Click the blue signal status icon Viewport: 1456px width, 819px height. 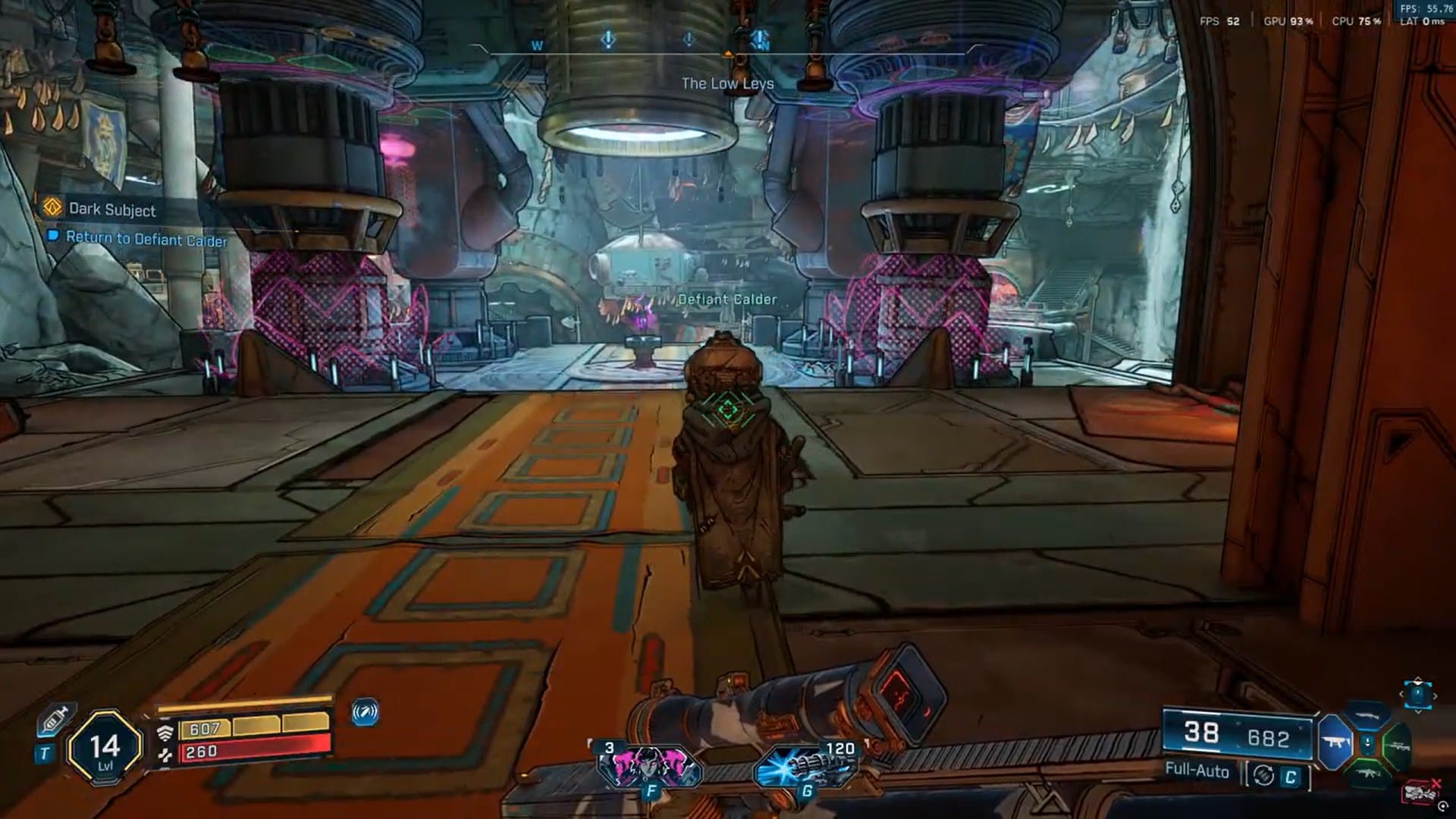pos(365,713)
